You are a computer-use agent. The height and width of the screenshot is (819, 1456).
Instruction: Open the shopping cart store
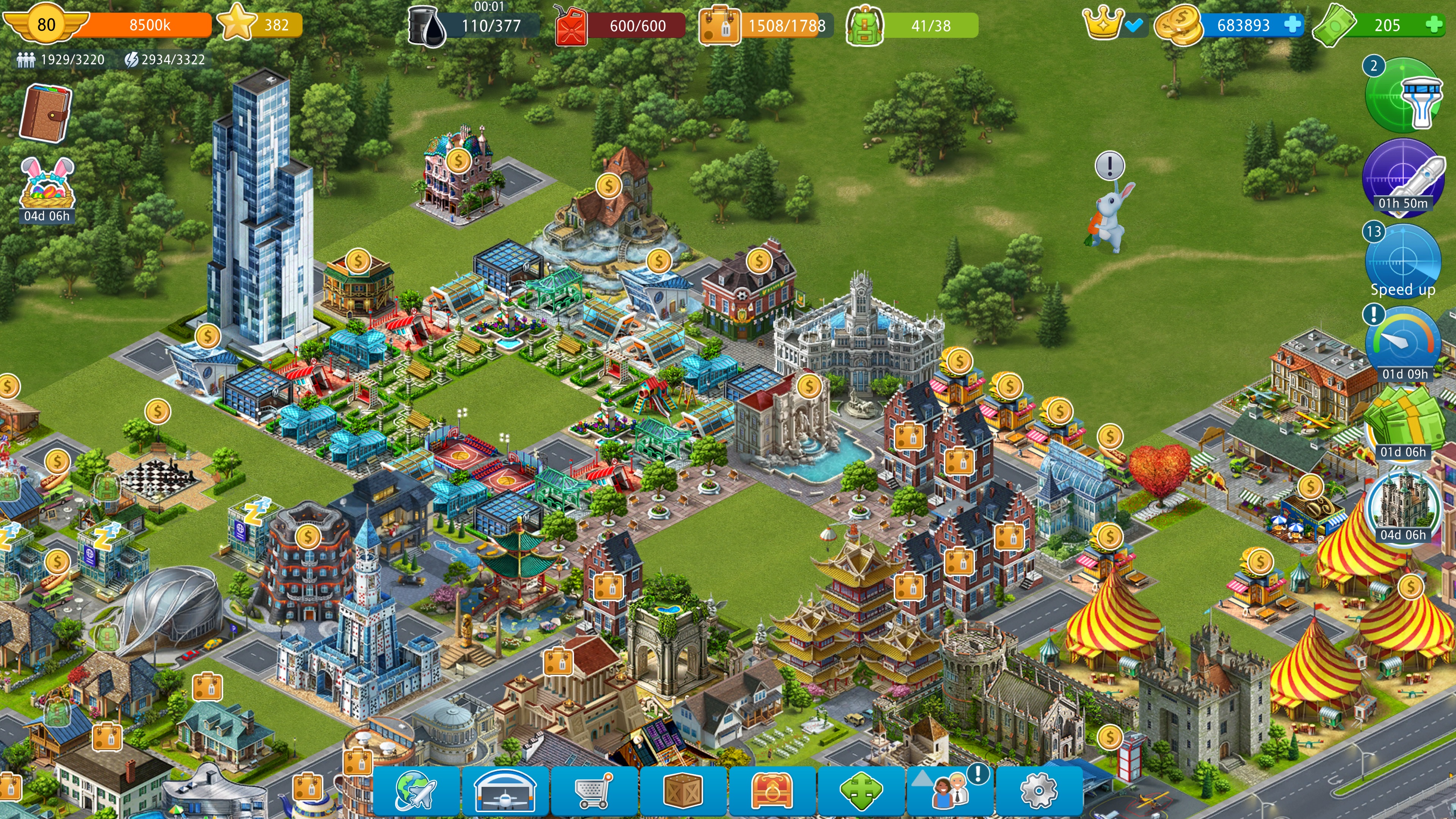tap(593, 789)
